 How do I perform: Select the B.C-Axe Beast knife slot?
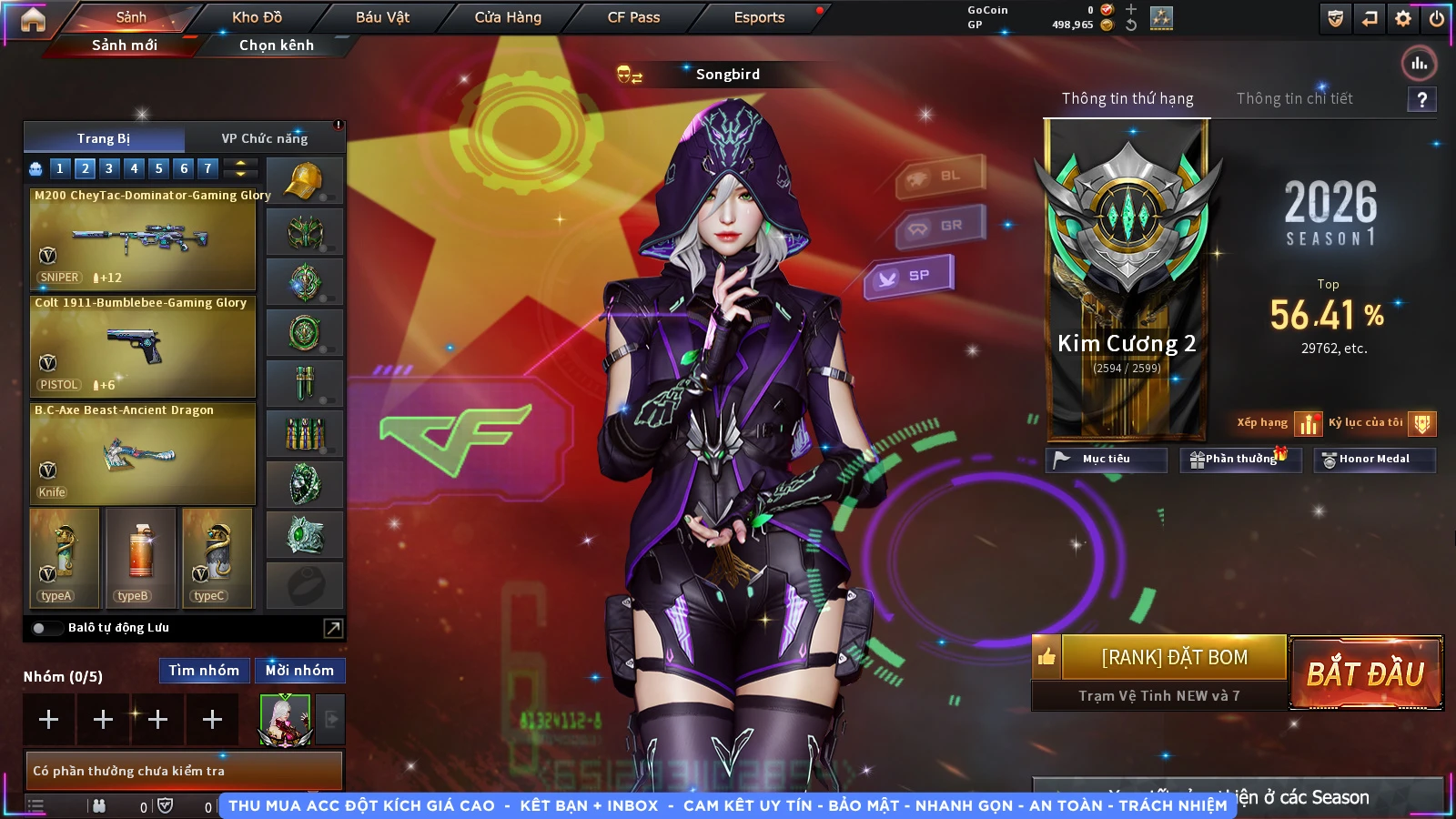(x=142, y=454)
